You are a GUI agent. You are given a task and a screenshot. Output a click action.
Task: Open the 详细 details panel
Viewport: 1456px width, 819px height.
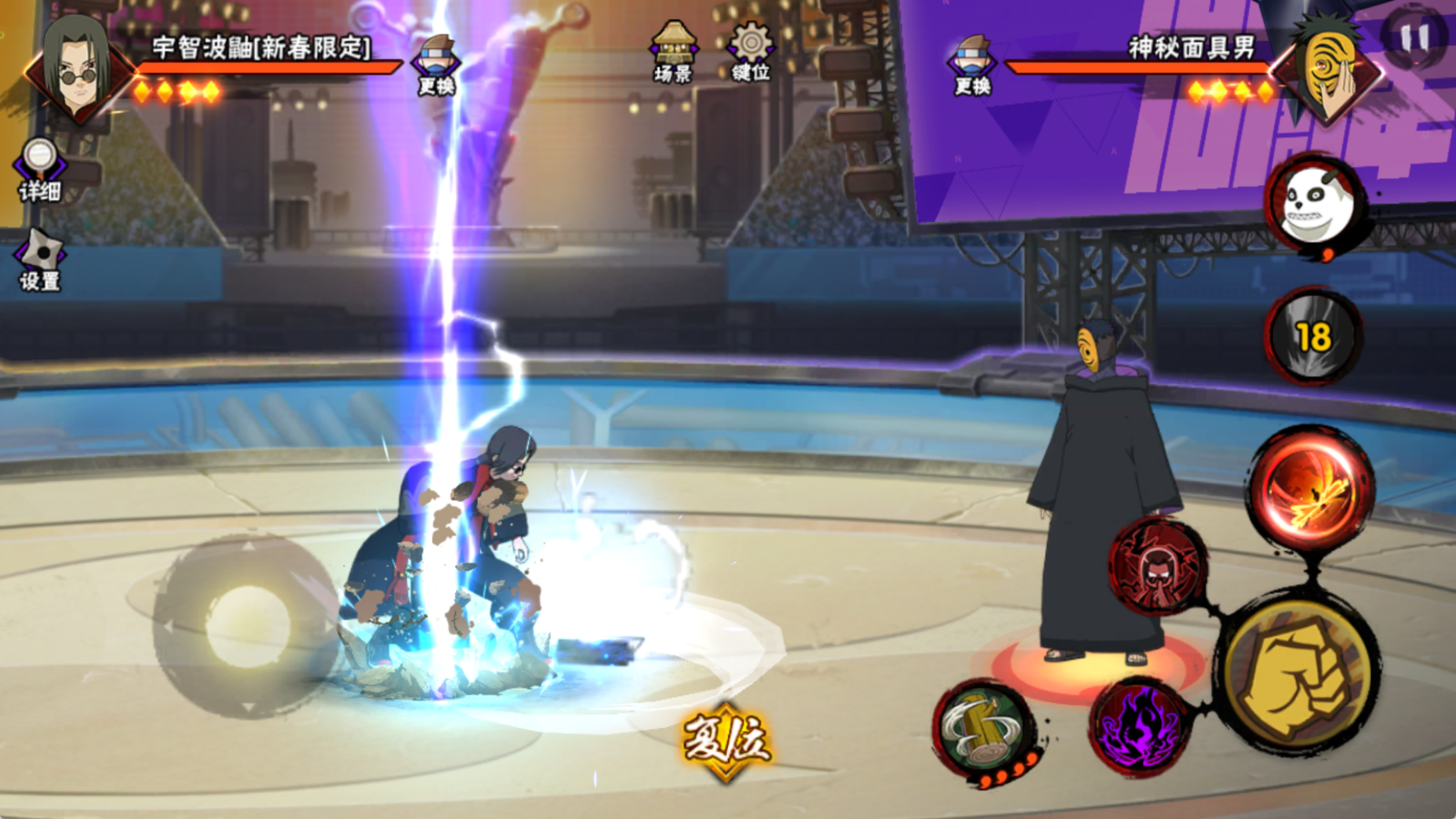pyautogui.click(x=39, y=169)
